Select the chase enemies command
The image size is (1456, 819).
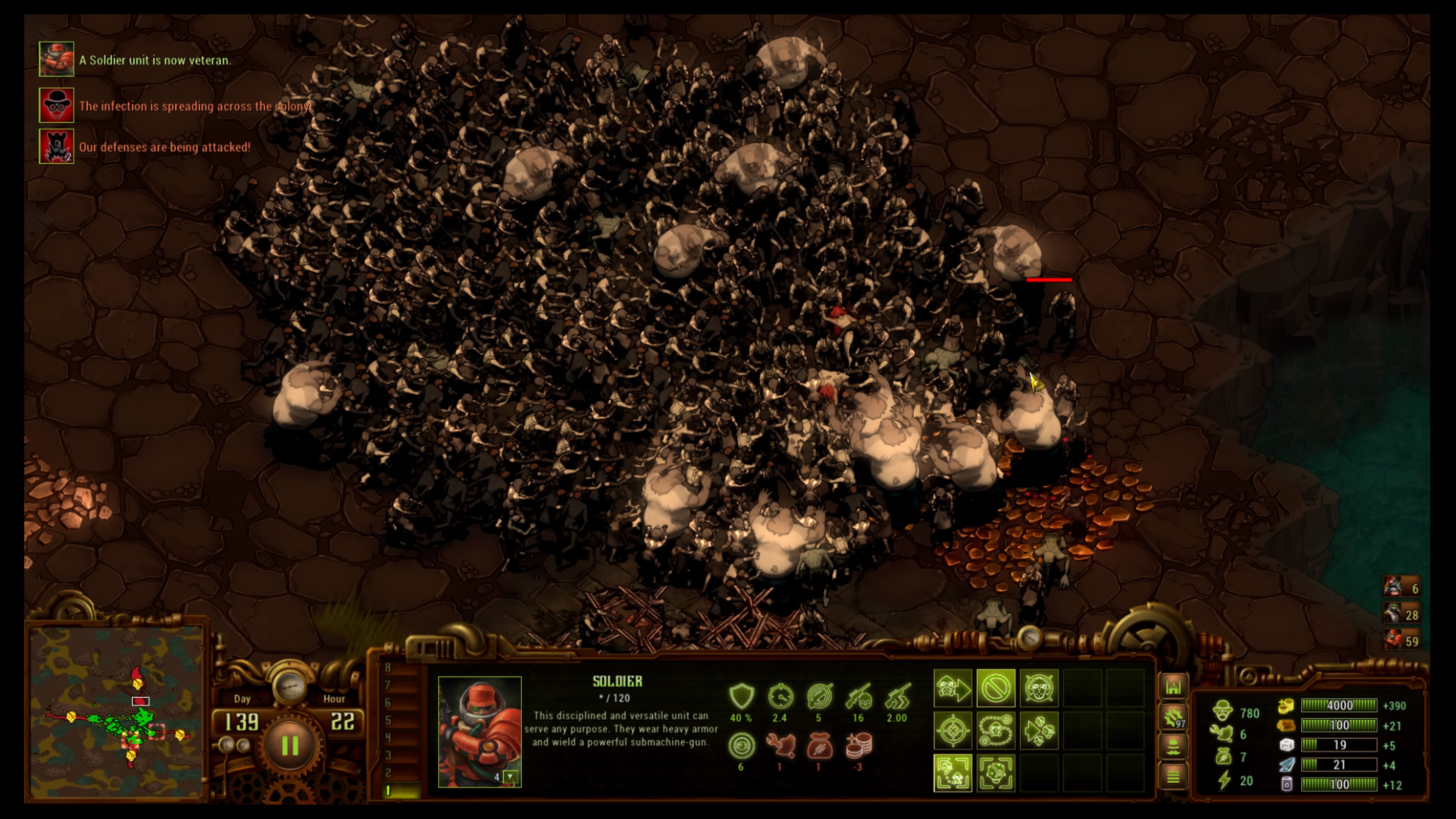1039,730
